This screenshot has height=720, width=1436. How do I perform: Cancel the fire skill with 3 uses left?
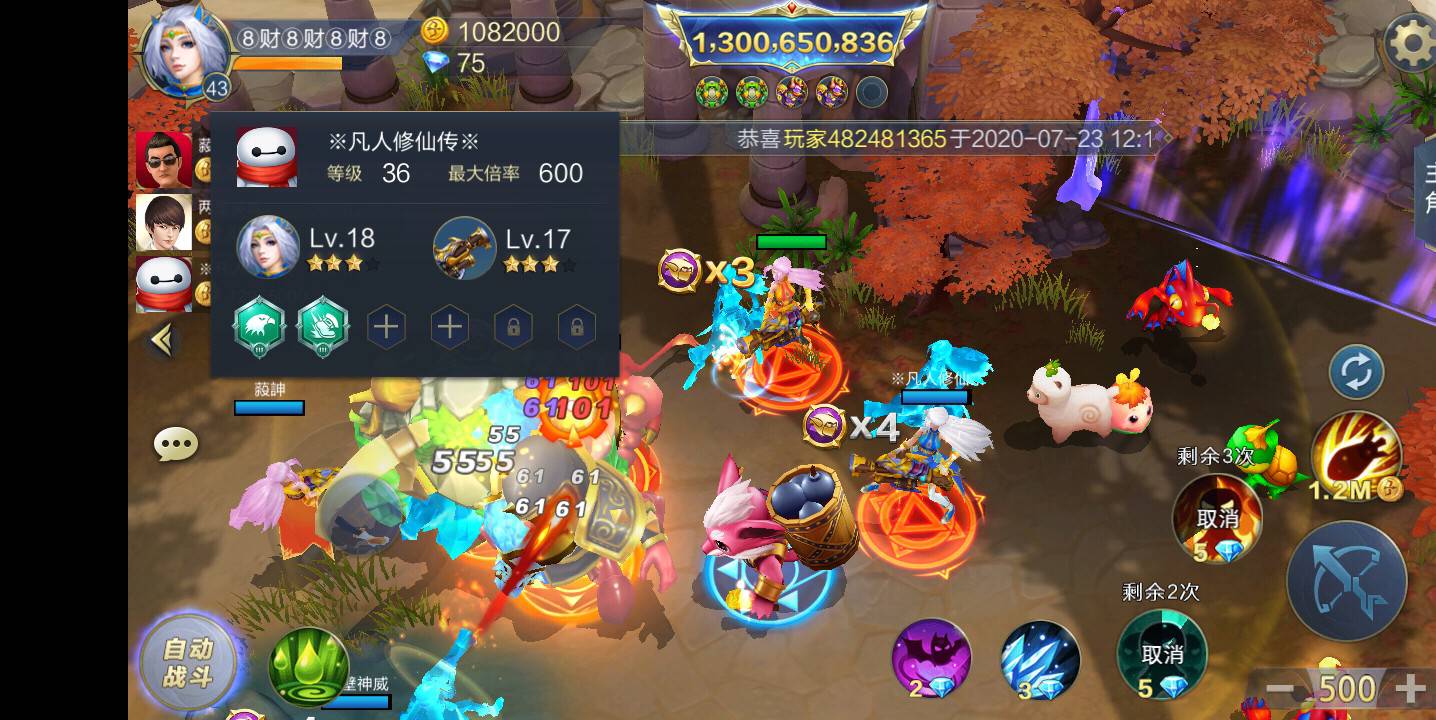click(1219, 518)
